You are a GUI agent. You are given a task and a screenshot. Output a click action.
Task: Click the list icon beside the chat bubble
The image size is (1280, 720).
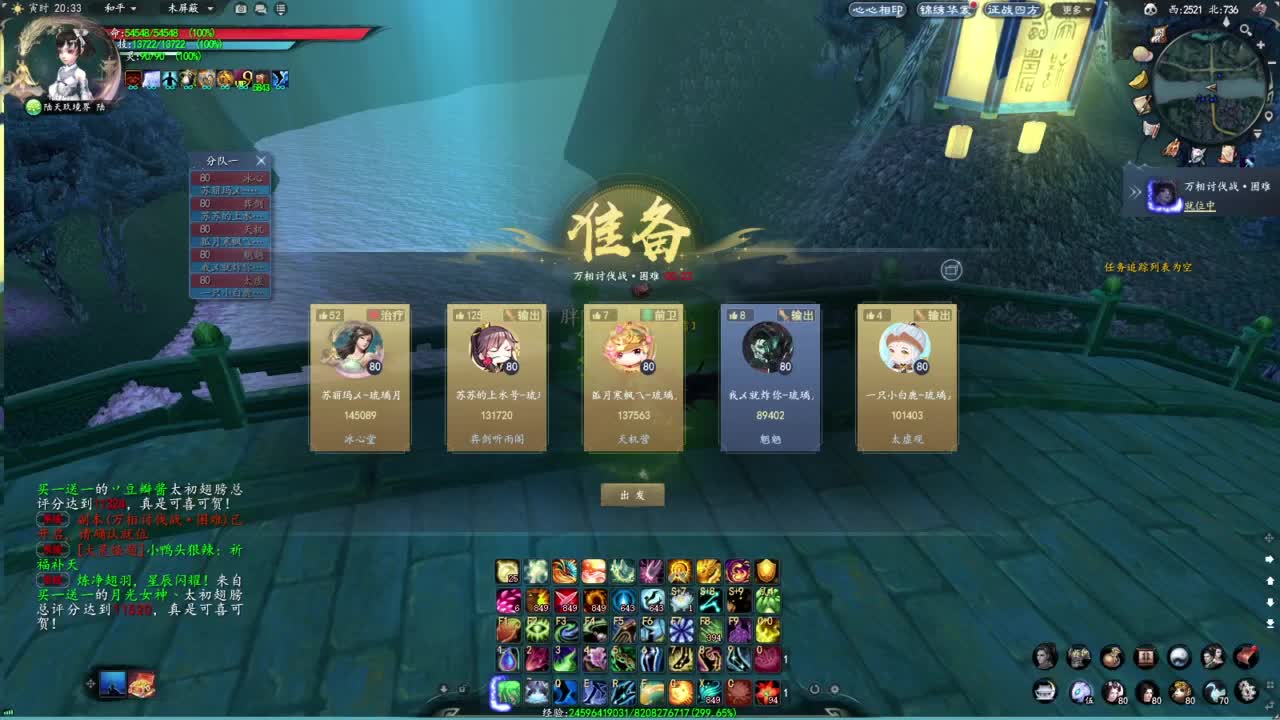(281, 9)
